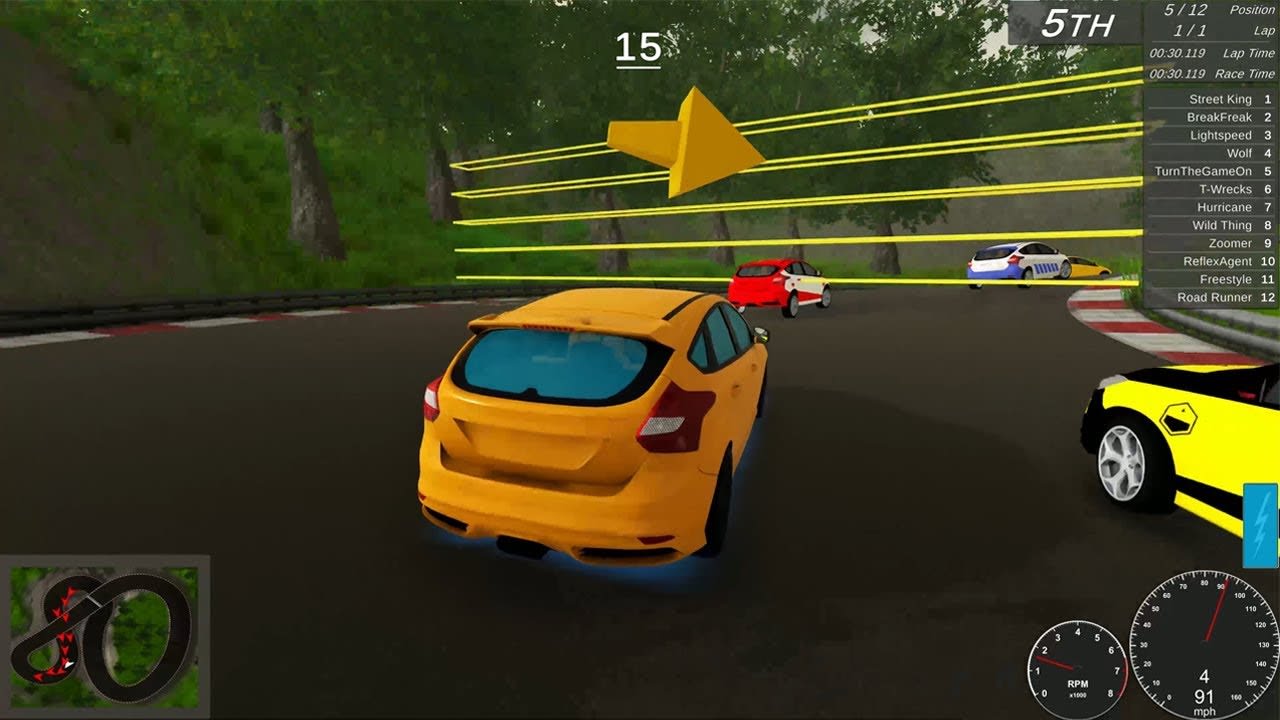Select the TurnTheGameOn leaderboard entry
This screenshot has width=1280, height=720.
coord(1212,171)
